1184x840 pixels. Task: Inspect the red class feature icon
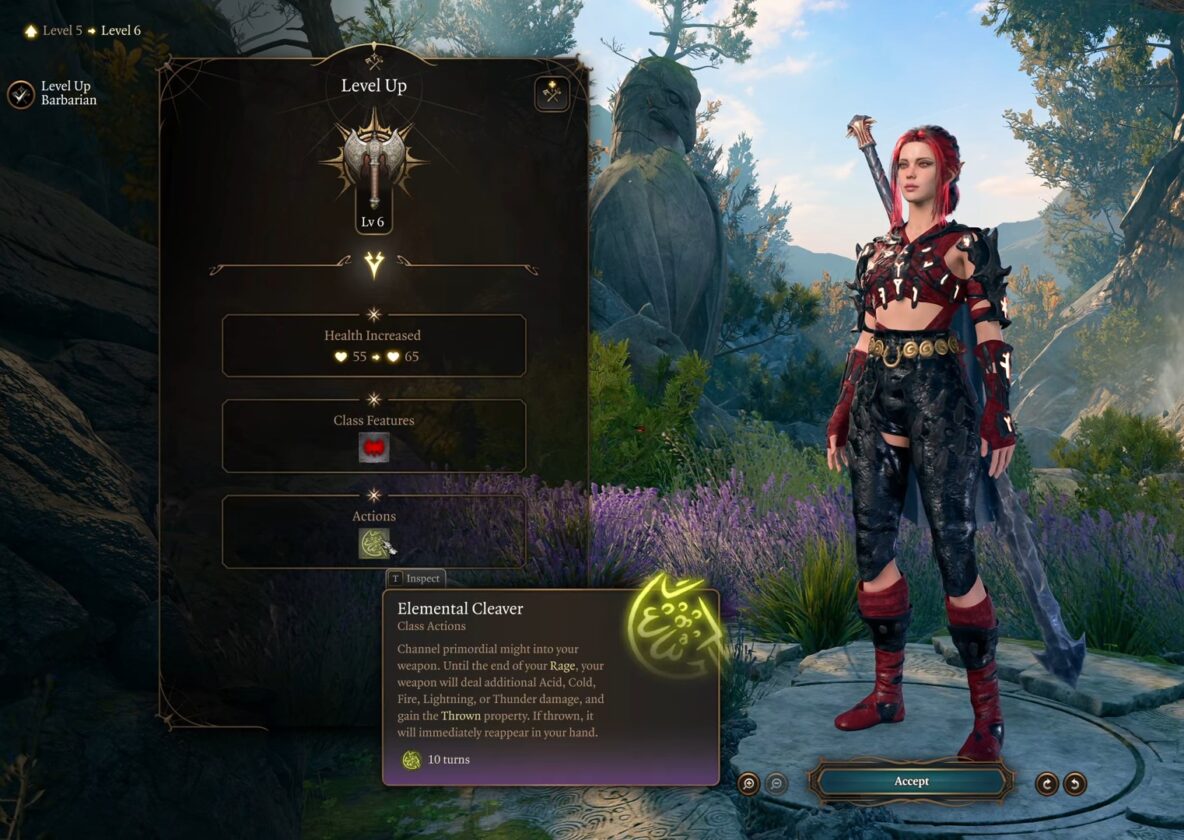[x=374, y=448]
